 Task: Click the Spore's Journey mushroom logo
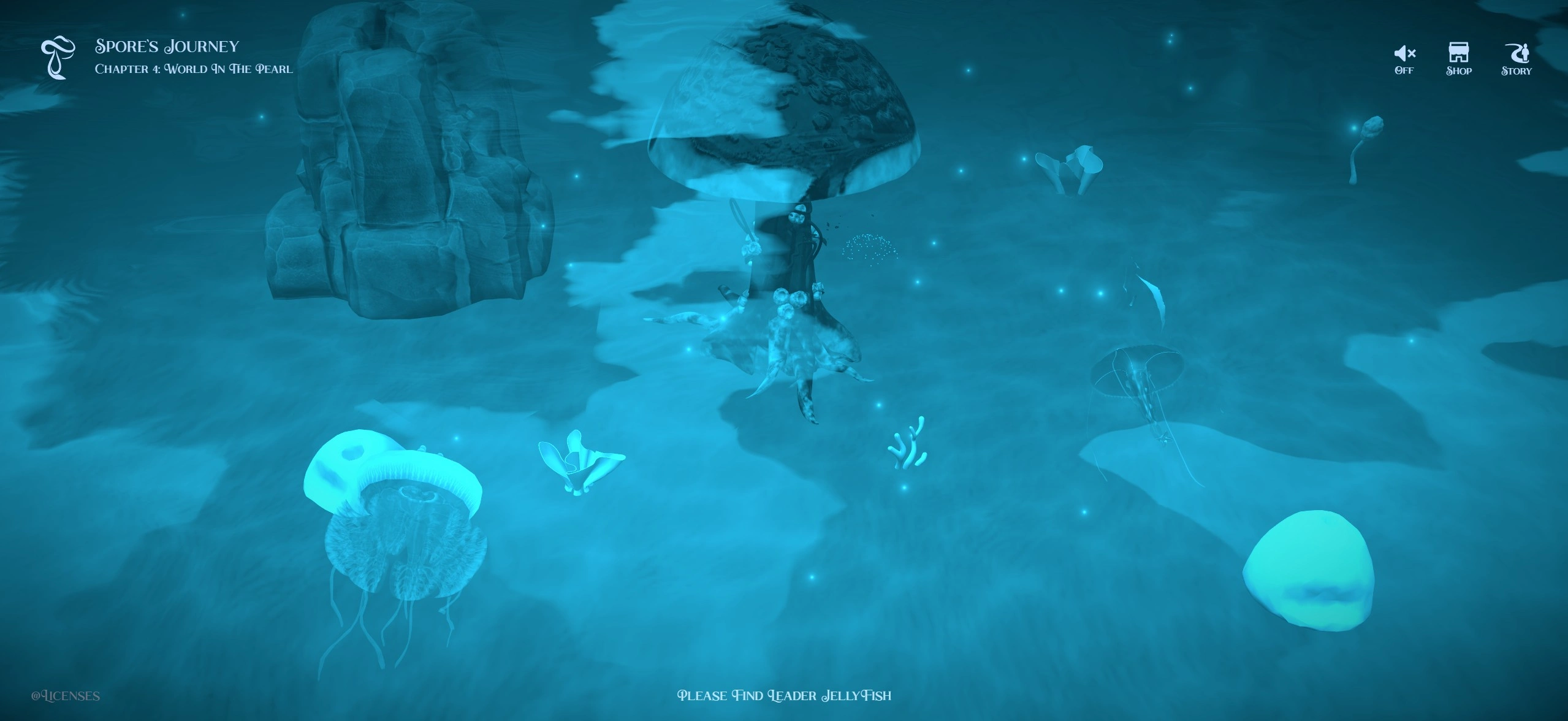pos(58,58)
